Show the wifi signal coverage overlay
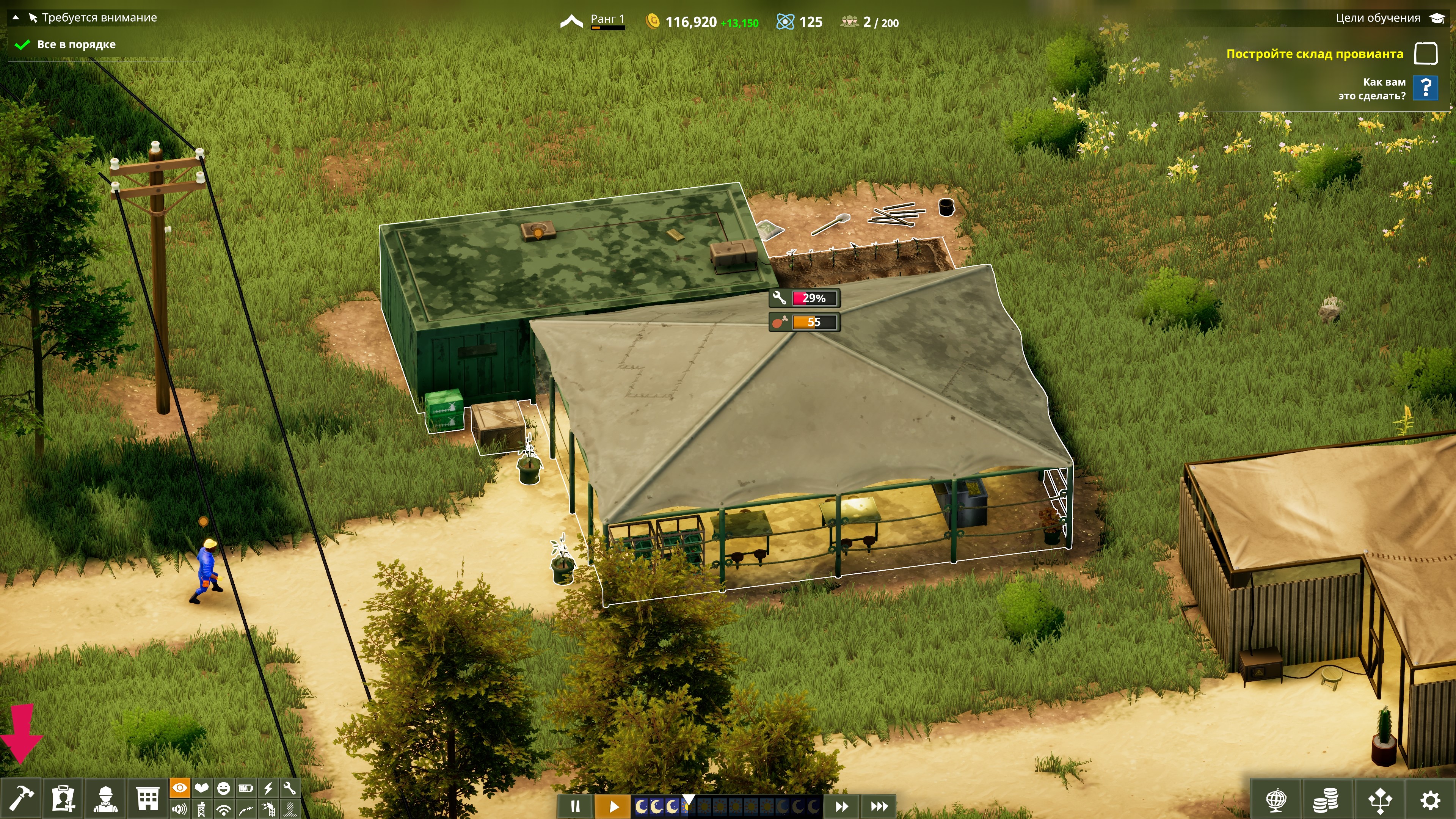 pos(224,810)
